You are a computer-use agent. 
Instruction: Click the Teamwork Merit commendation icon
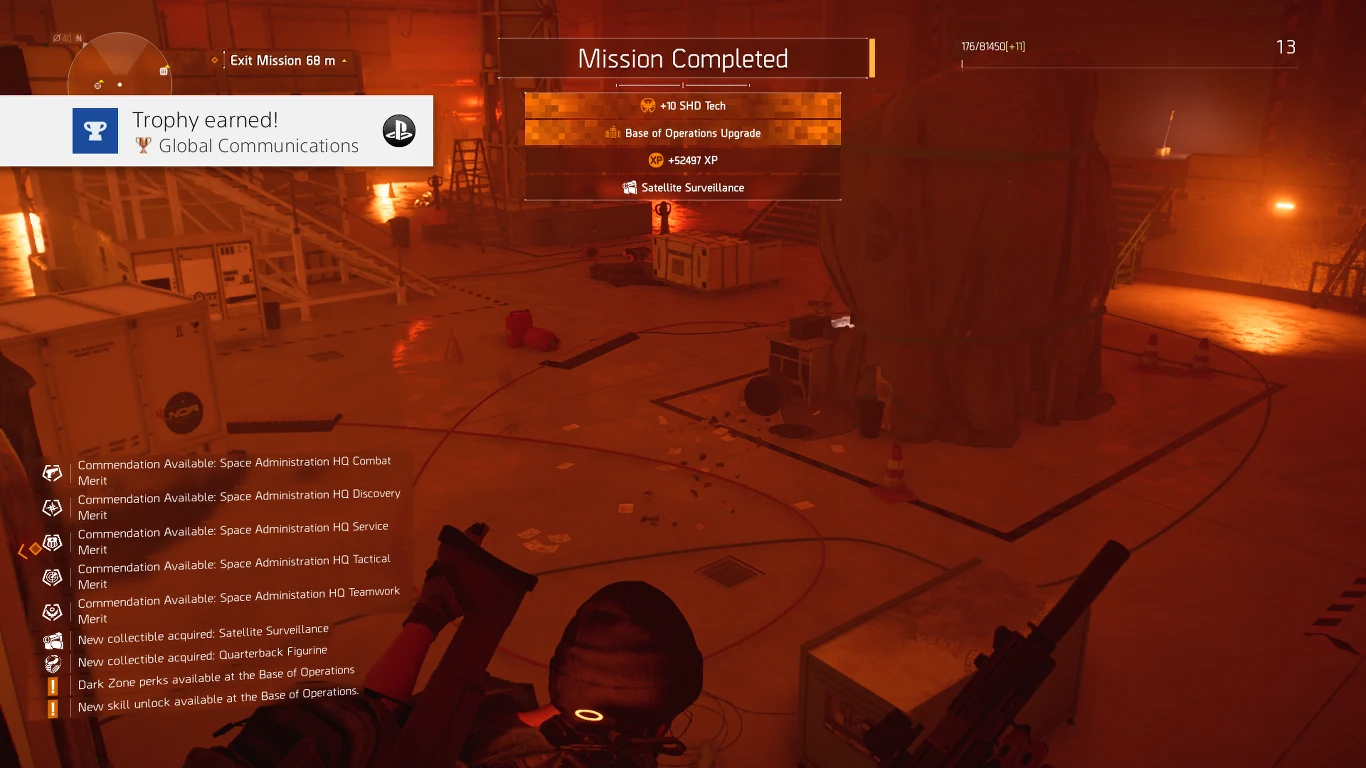[52, 611]
